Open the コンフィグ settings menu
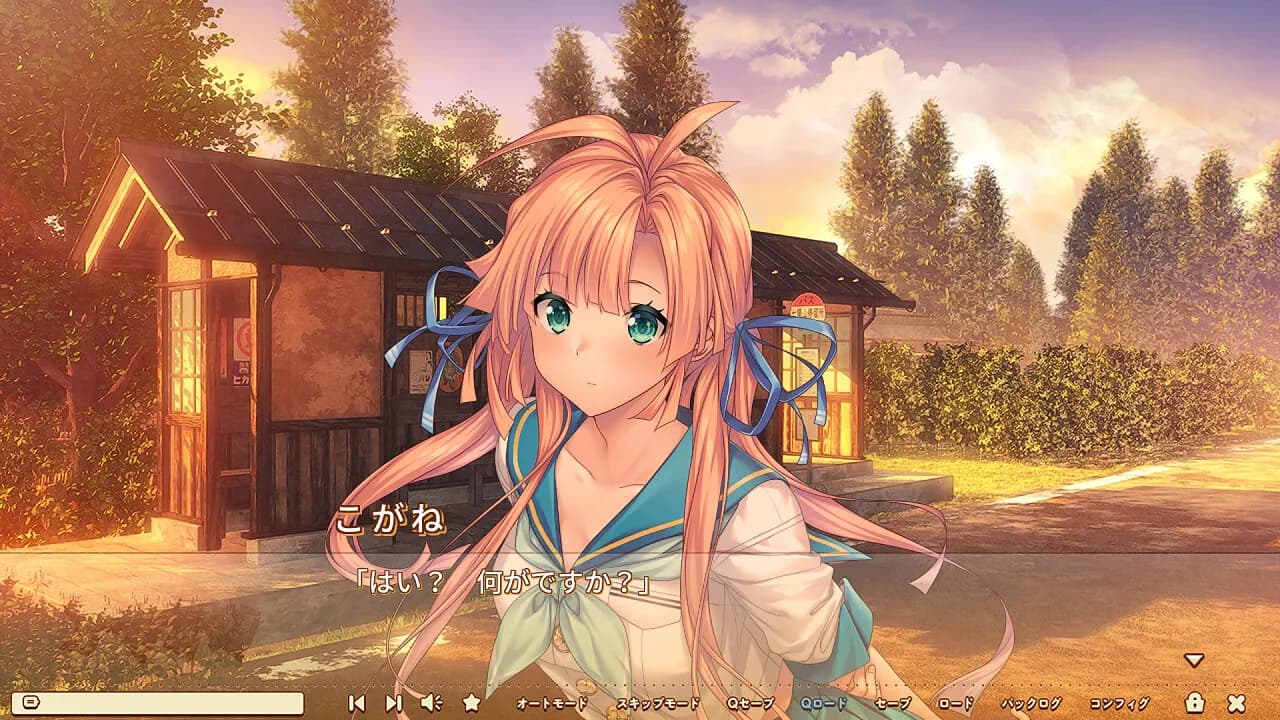The height and width of the screenshot is (720, 1280). [1118, 704]
